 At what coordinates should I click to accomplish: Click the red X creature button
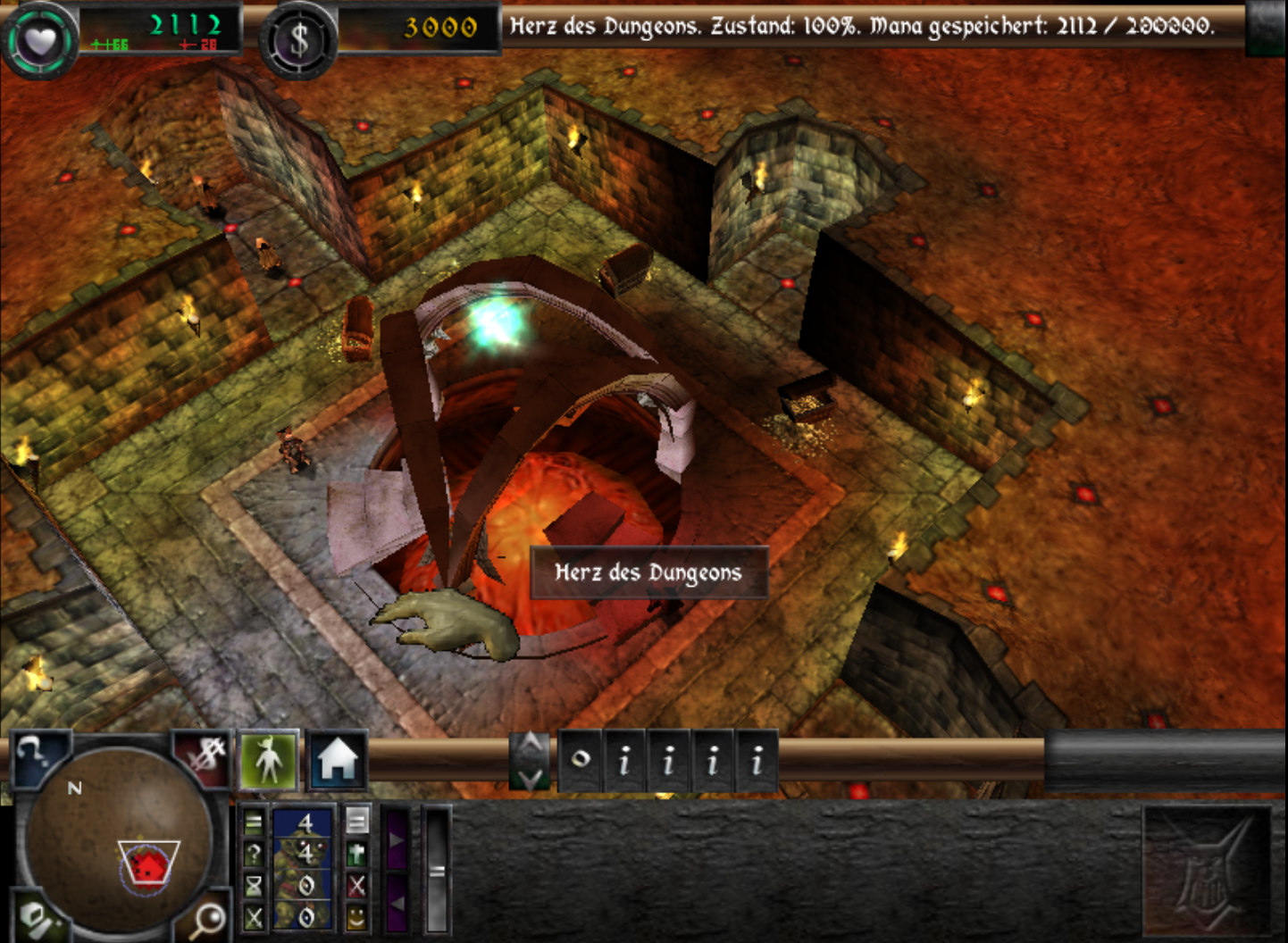pyautogui.click(x=356, y=885)
